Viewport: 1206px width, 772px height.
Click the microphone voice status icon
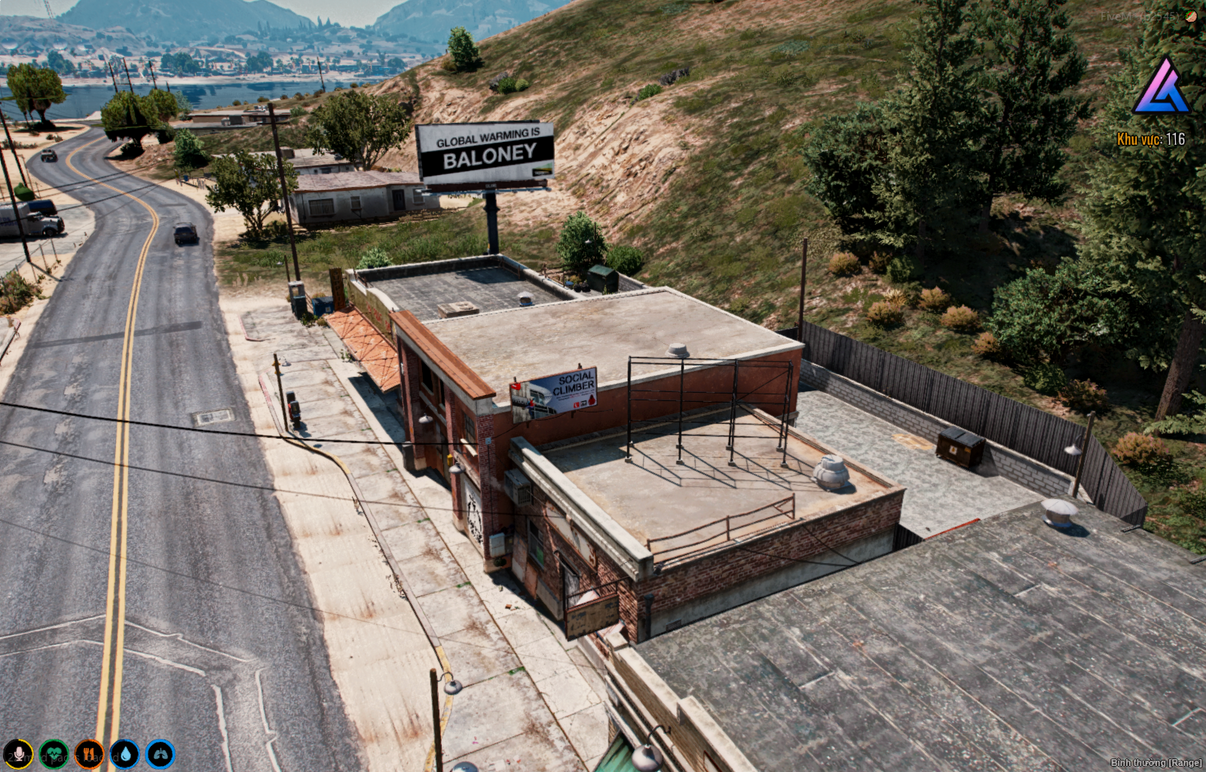tap(18, 753)
